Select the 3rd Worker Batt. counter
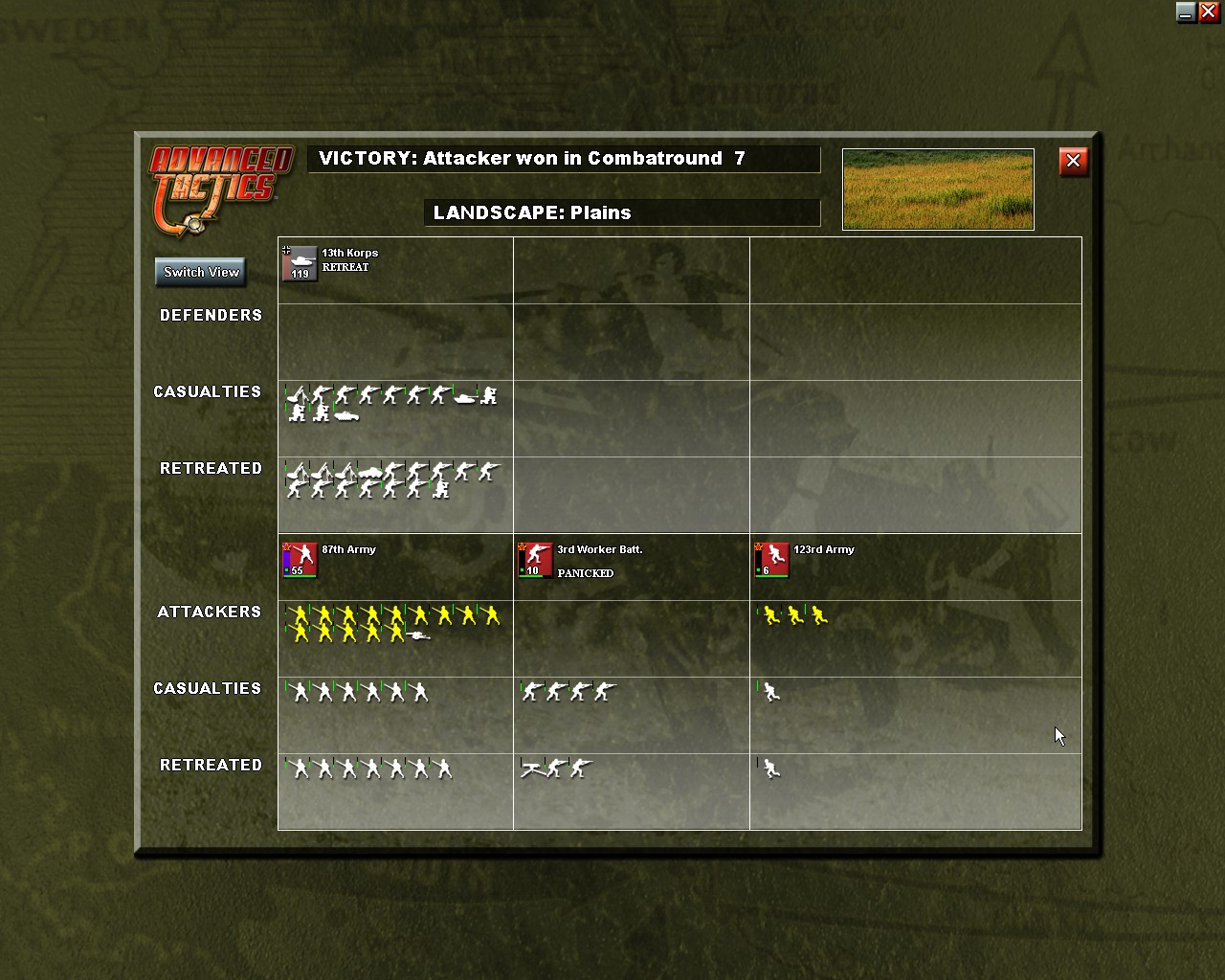Viewport: 1225px width, 980px height. click(x=534, y=559)
